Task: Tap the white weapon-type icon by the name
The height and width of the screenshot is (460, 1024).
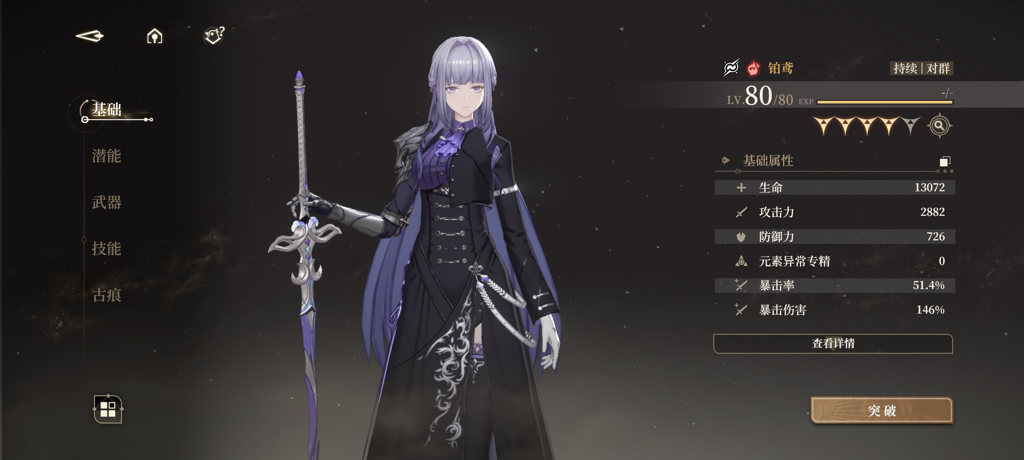Action: click(731, 68)
